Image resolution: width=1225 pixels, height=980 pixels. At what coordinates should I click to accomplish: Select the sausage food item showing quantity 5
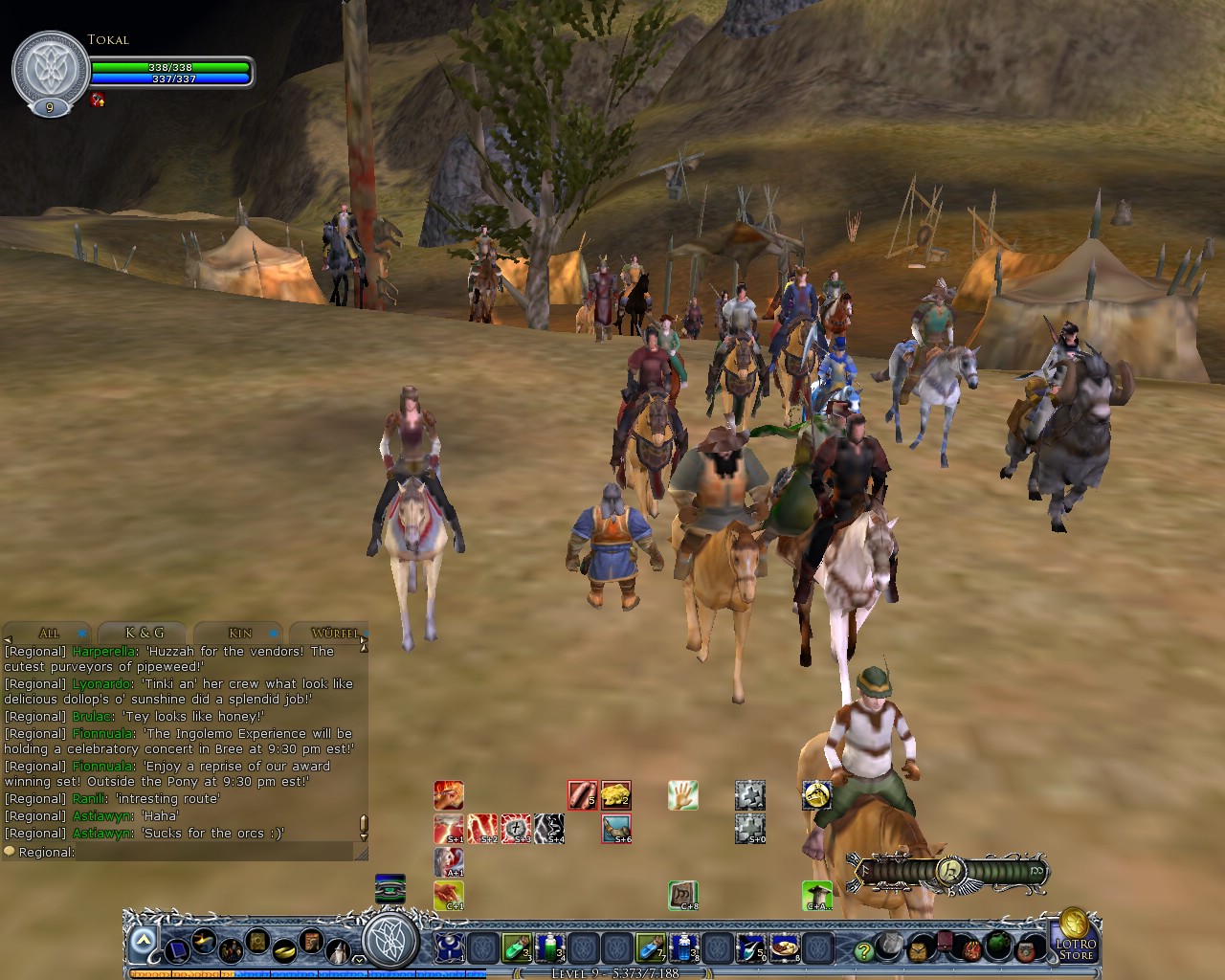tap(583, 794)
